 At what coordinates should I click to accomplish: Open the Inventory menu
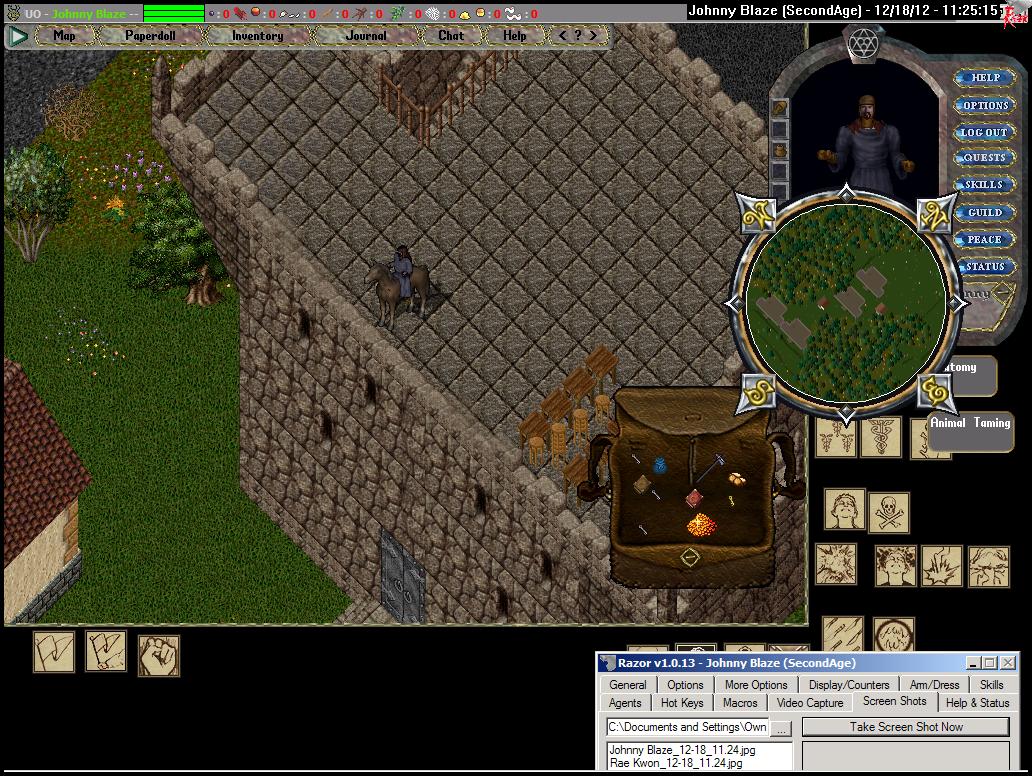pyautogui.click(x=257, y=35)
